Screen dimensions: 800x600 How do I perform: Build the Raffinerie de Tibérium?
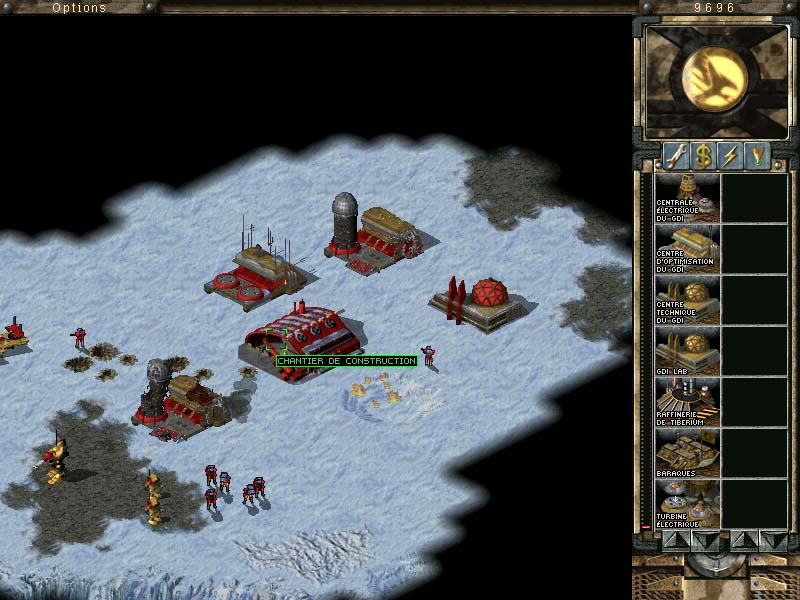(686, 401)
